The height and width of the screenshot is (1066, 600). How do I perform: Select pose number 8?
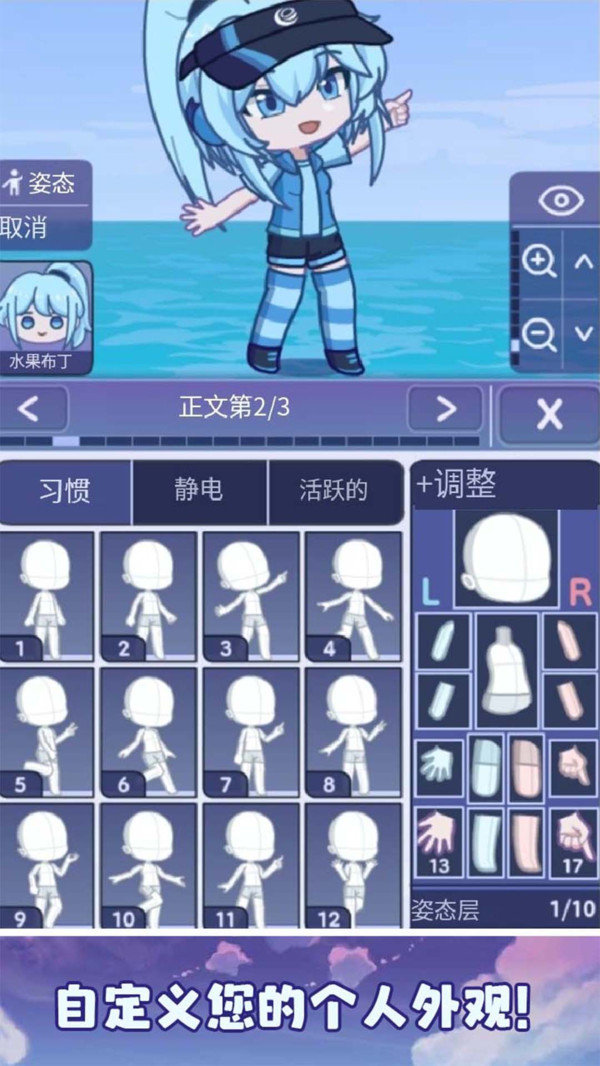click(x=353, y=732)
